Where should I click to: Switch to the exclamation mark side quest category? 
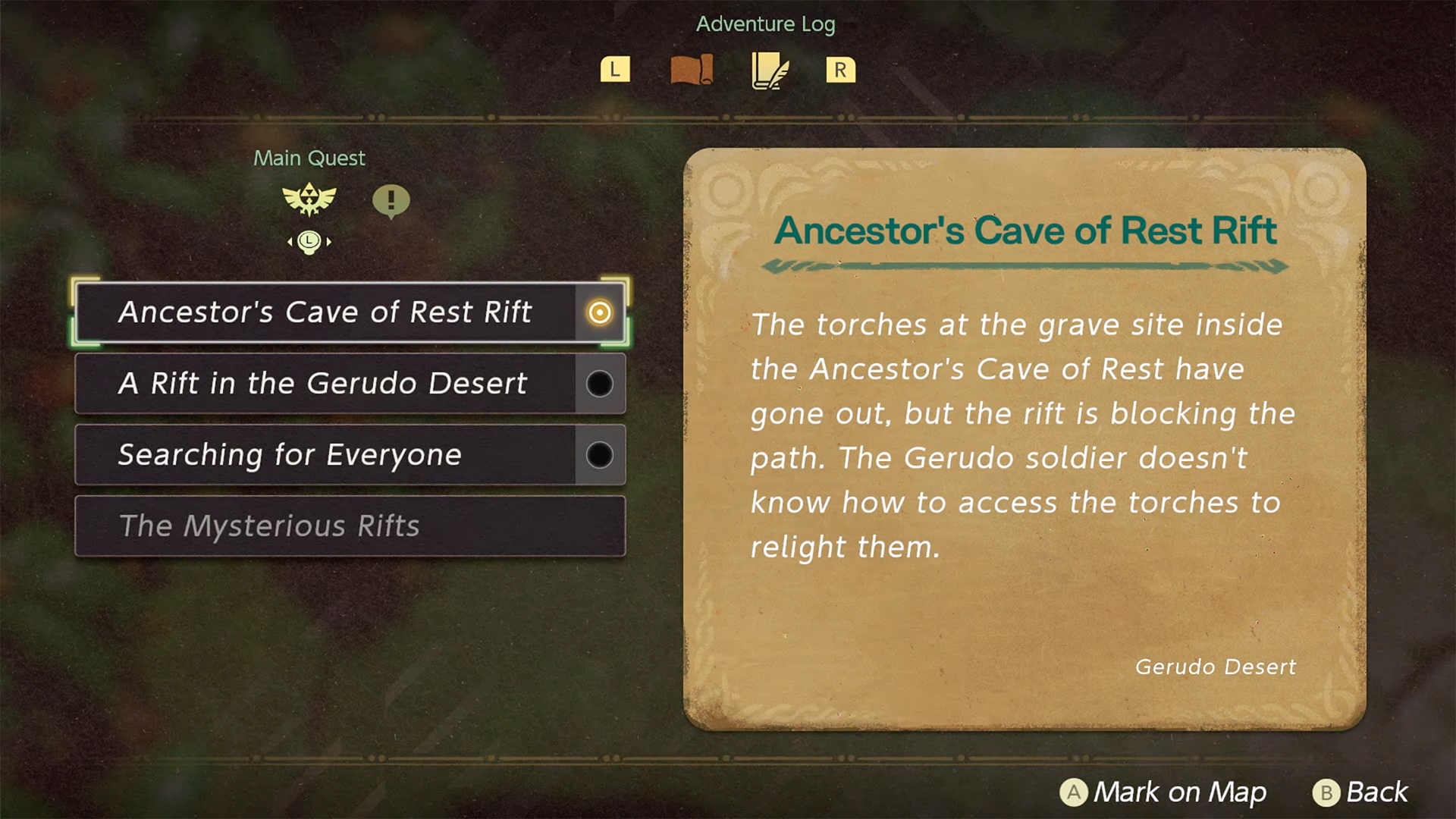tap(391, 201)
